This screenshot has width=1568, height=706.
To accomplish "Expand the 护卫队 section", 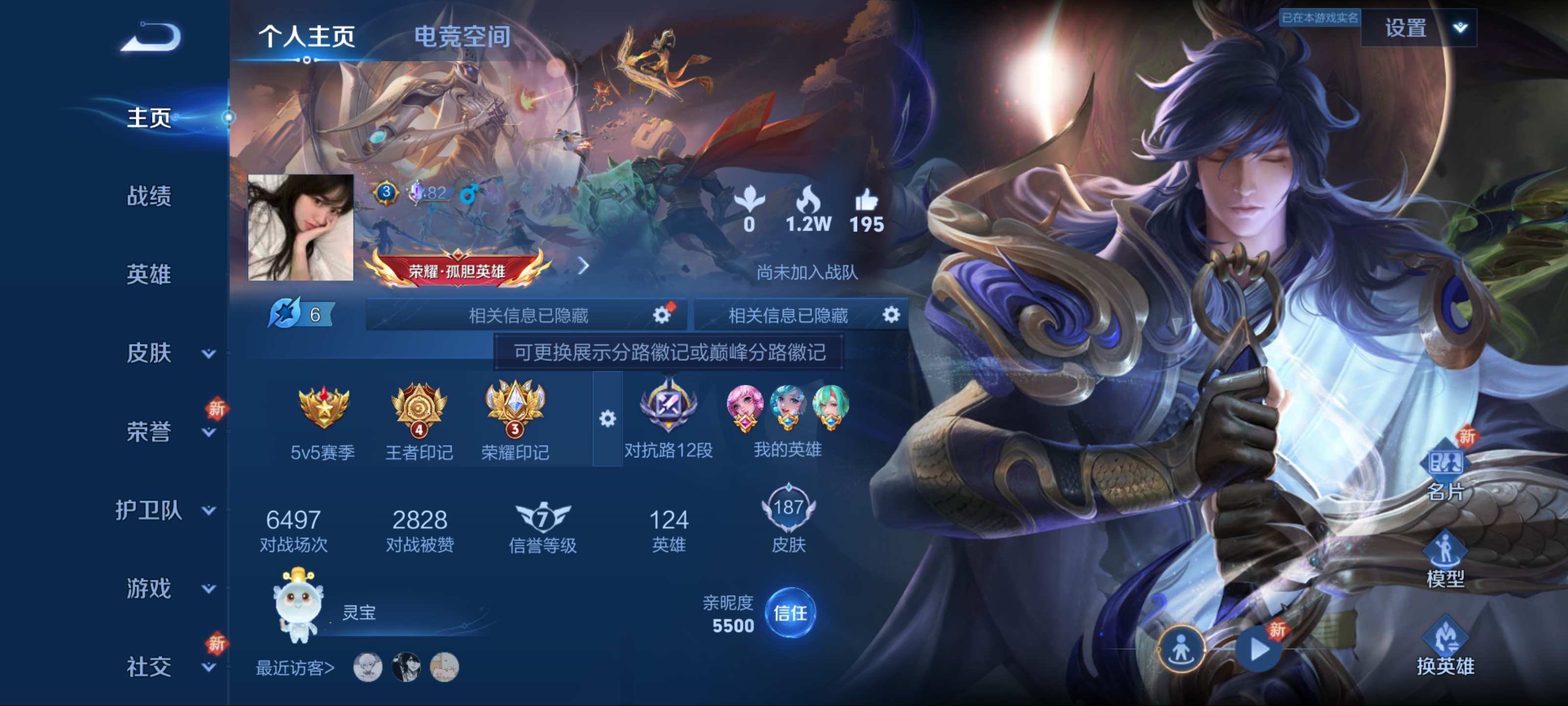I will click(x=164, y=510).
